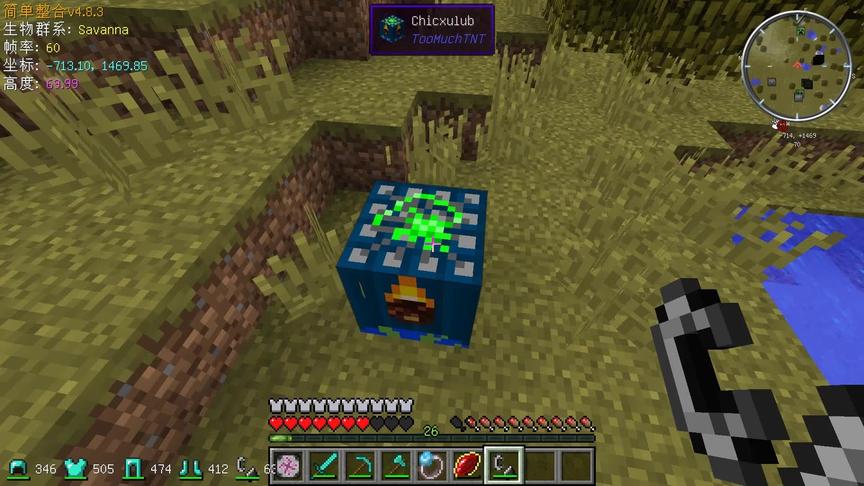864x486 pixels.
Task: Click the diamond helmet durability icon
Action: (x=17, y=468)
